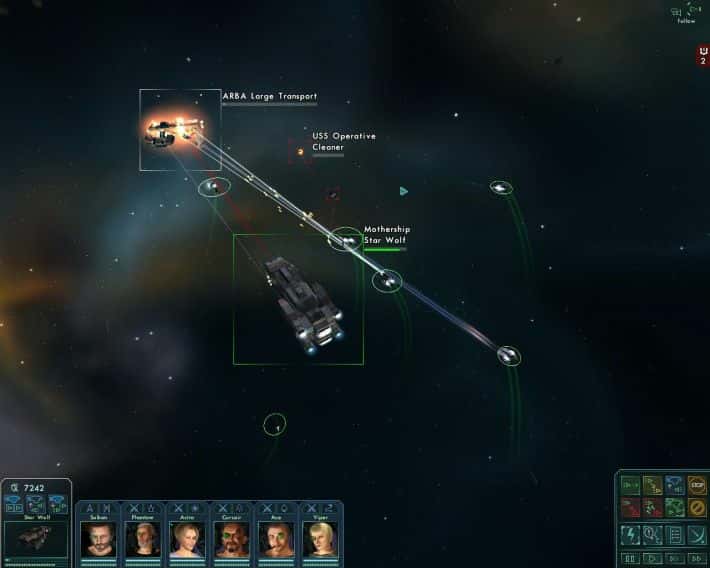Select the USS Operative Cleaner target
The image size is (710, 568).
(x=300, y=152)
